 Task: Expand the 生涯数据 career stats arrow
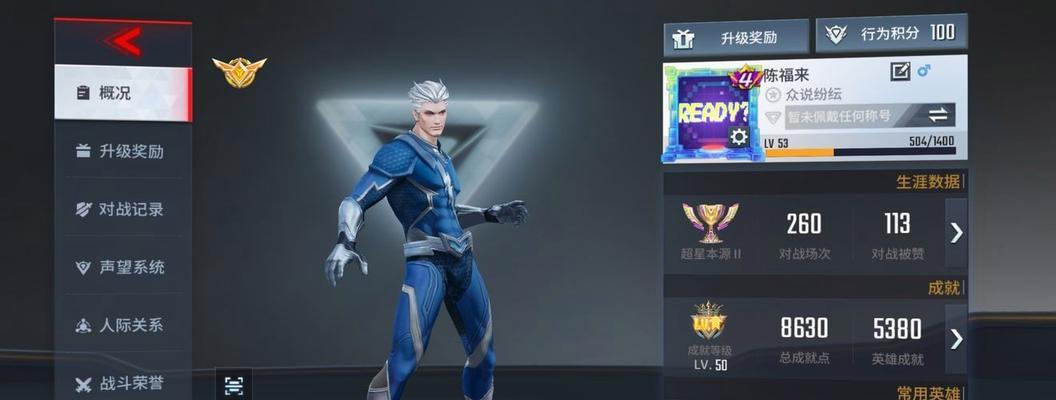coord(956,233)
